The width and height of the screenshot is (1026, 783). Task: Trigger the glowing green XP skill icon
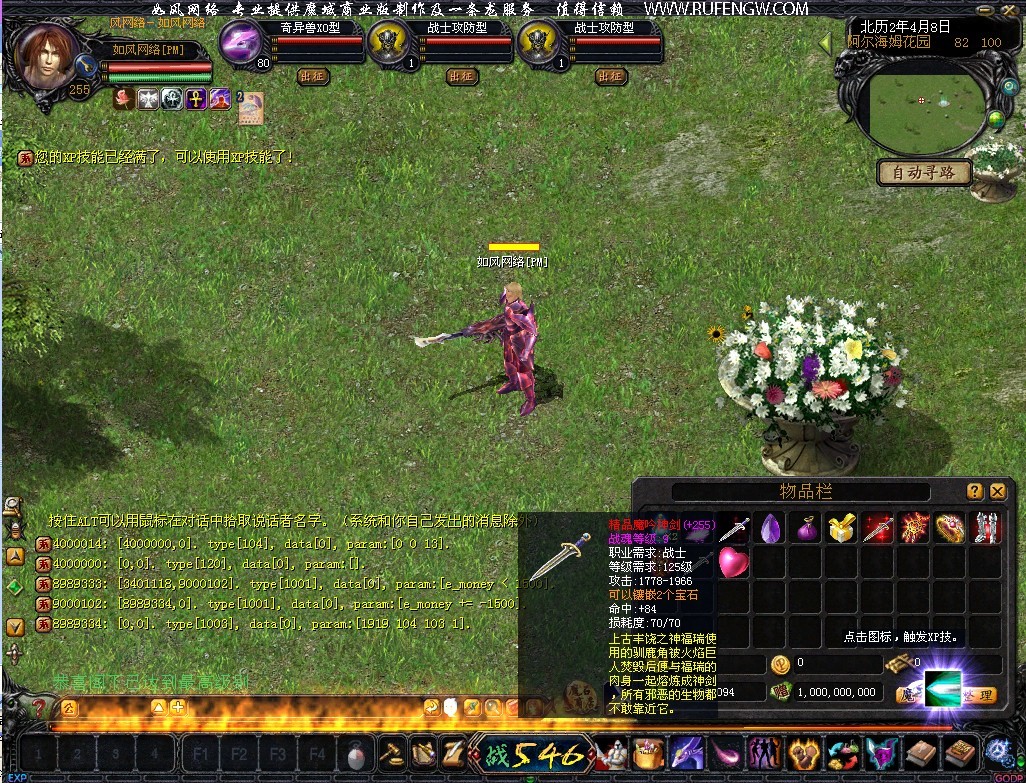[942, 688]
